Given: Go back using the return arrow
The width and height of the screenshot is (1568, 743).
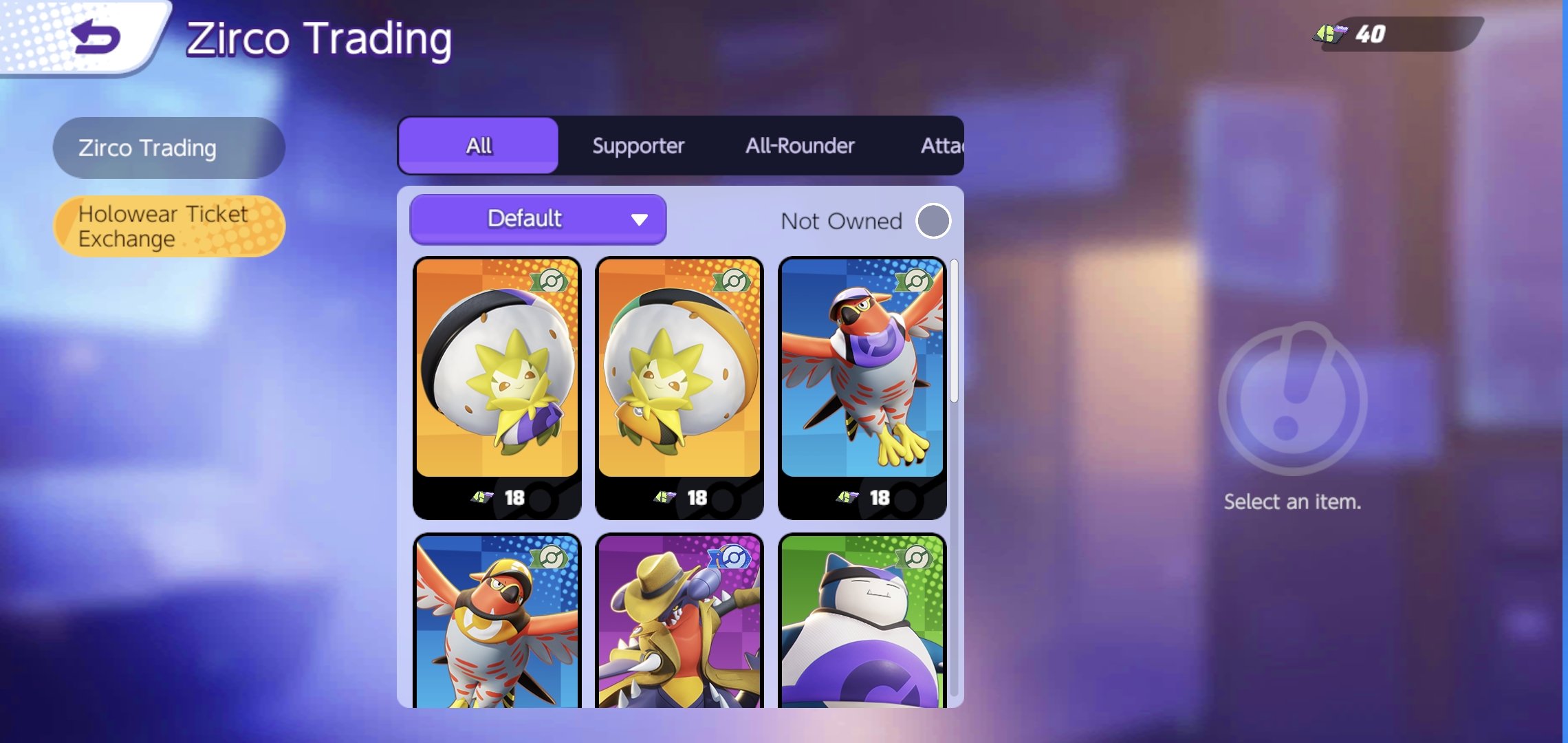Looking at the screenshot, I should pos(95,37).
